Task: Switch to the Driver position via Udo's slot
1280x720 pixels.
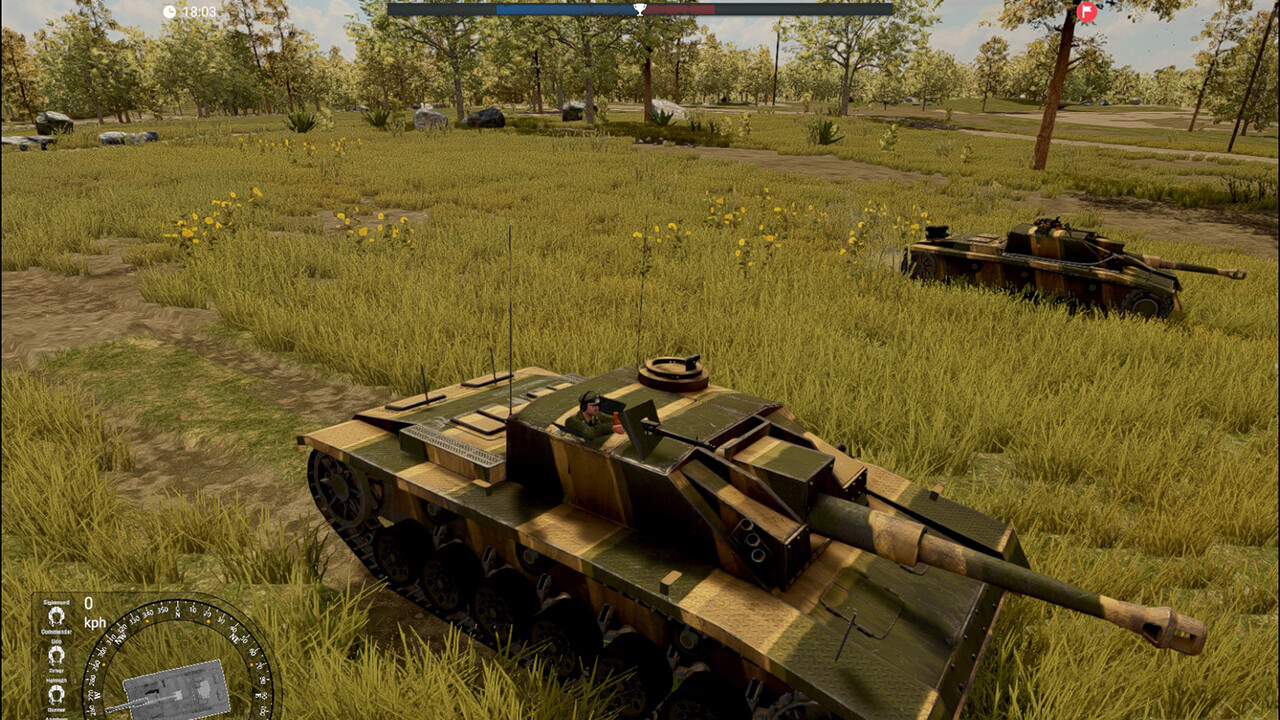Action: coord(55,654)
